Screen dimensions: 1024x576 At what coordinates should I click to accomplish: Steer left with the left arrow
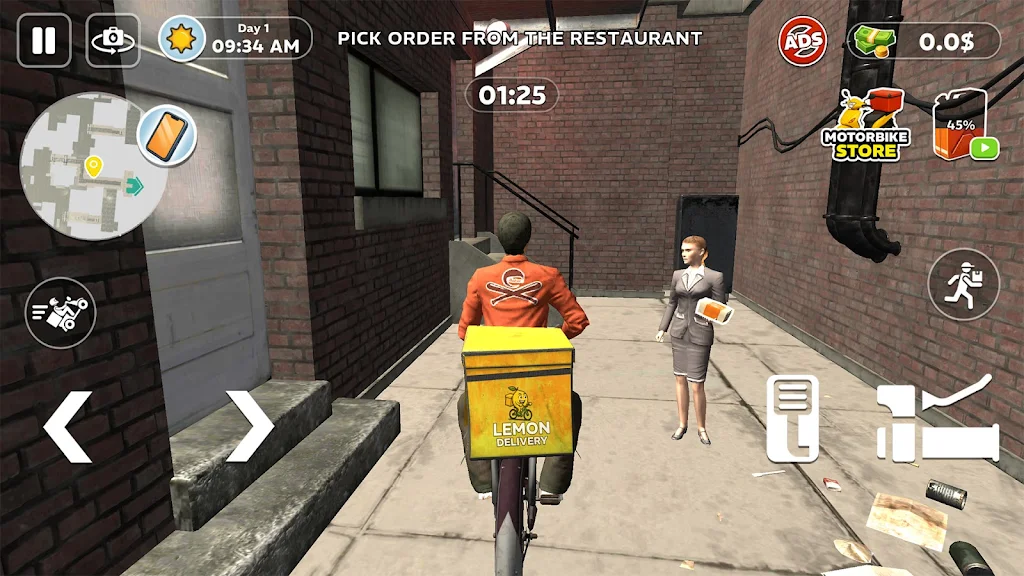(x=68, y=426)
